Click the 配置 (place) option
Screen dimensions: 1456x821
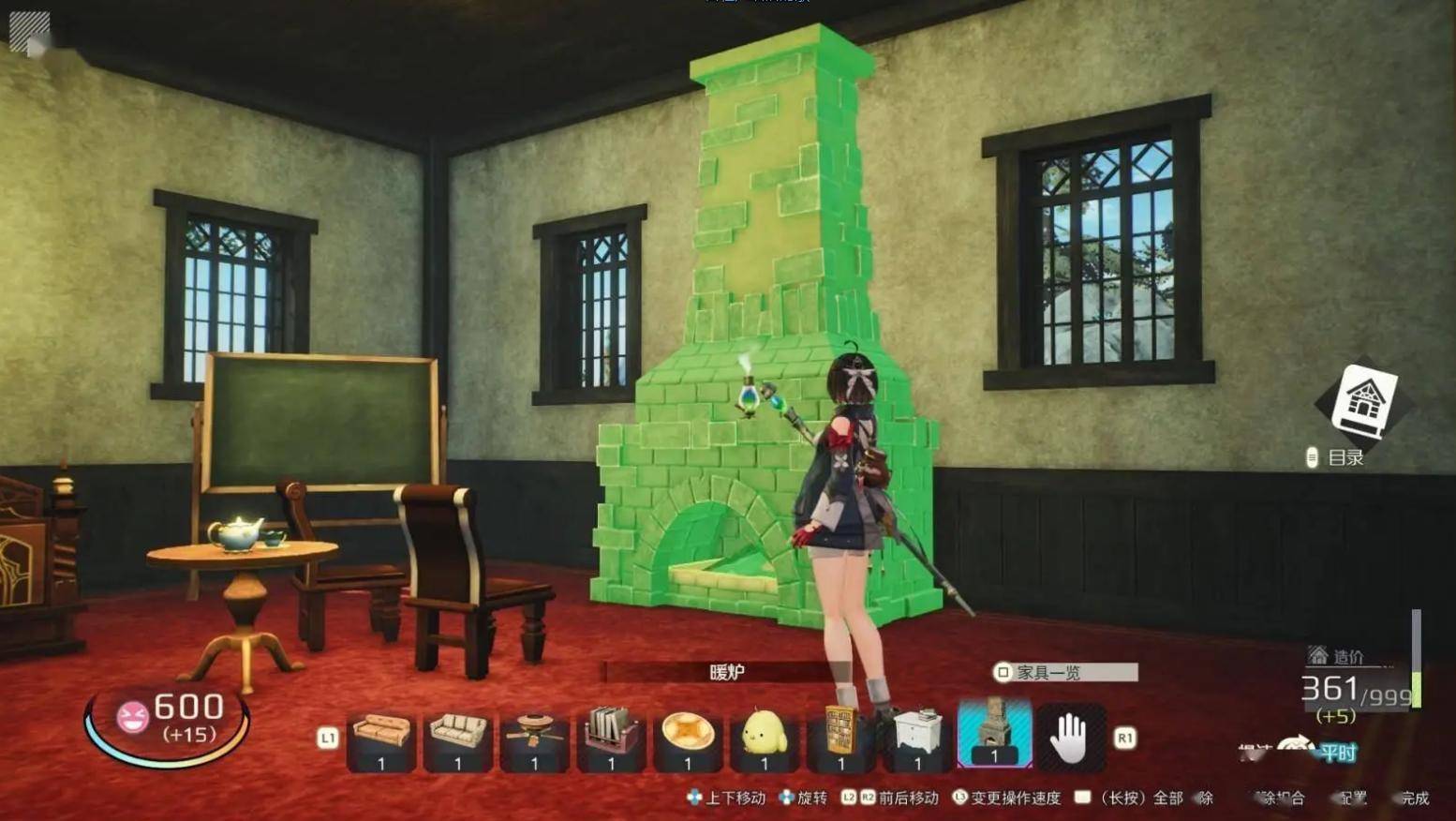(x=1351, y=799)
